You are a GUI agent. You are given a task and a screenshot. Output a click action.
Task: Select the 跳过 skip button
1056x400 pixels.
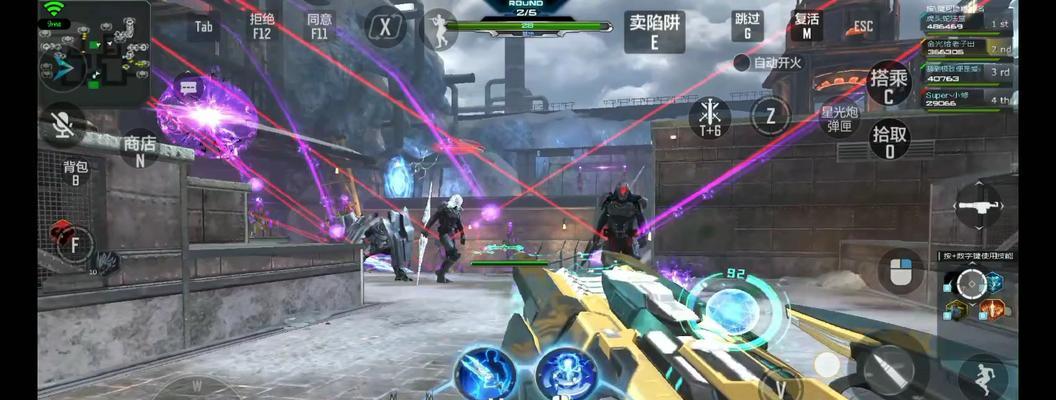[747, 26]
